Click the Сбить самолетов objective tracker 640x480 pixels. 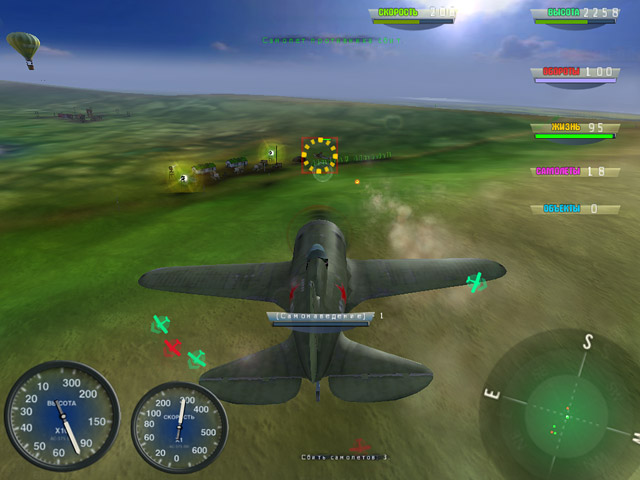tap(344, 457)
